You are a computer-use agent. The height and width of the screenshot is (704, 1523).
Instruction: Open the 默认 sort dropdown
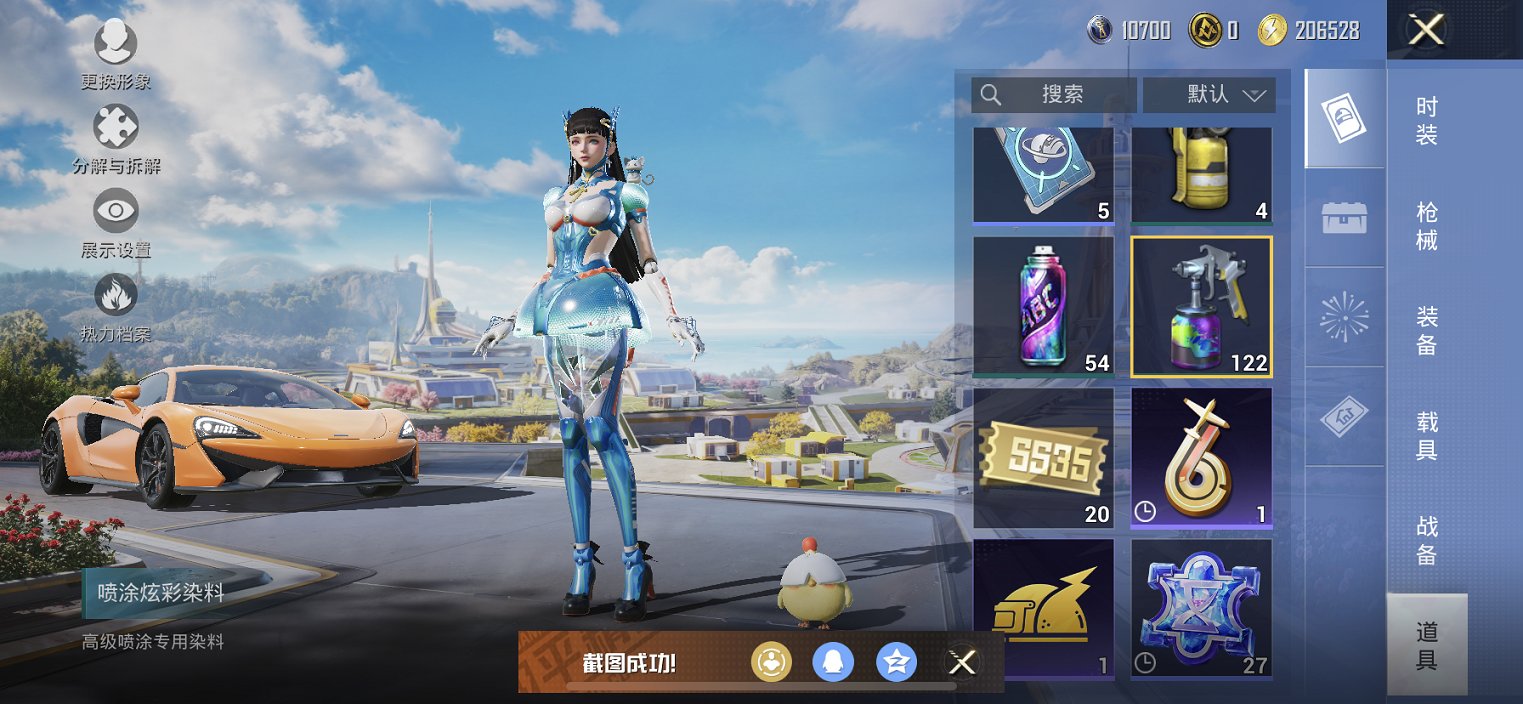[1209, 95]
